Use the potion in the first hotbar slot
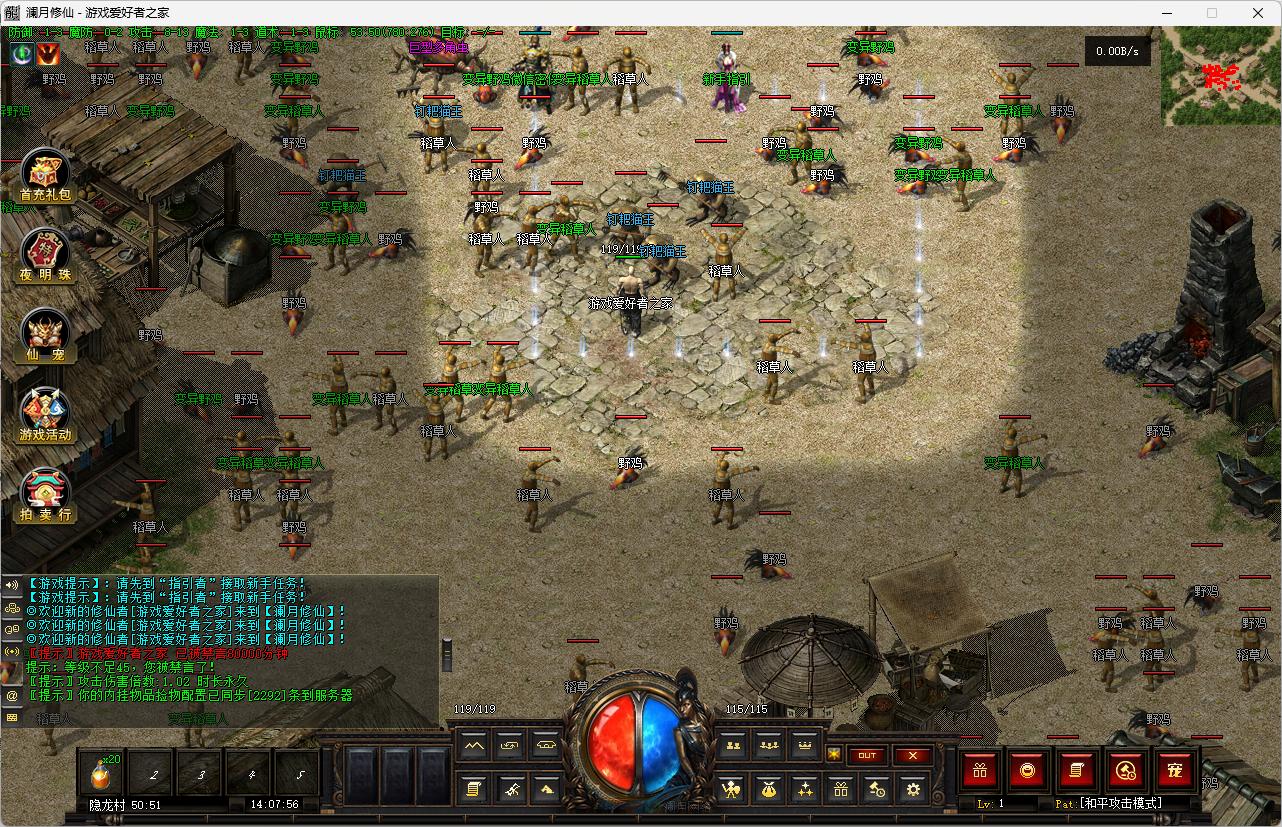The width and height of the screenshot is (1282, 827). 102,773
